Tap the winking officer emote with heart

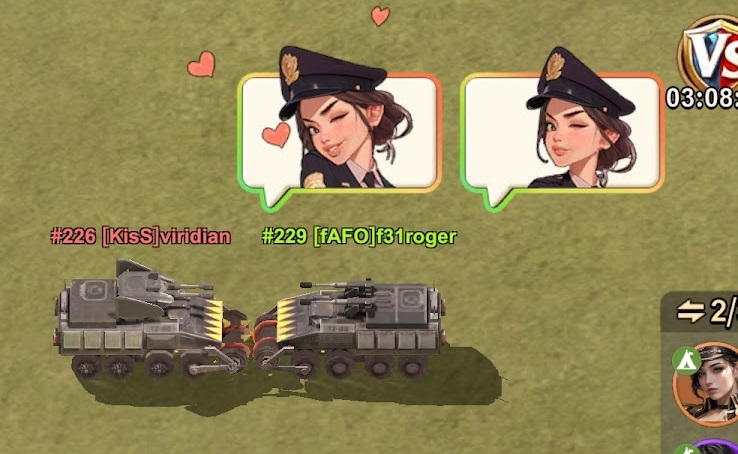(340, 131)
